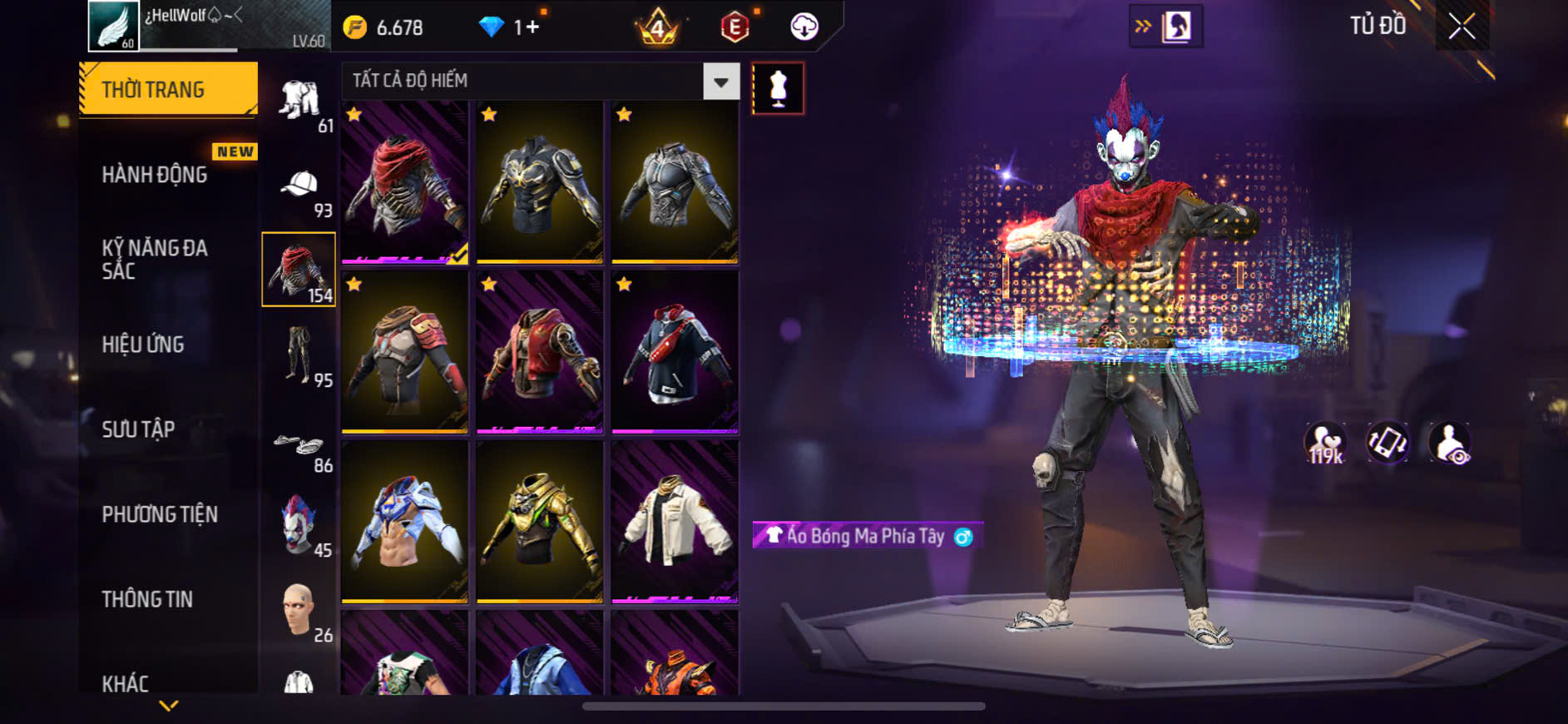Open the Hành Động tab
The width and height of the screenshot is (1568, 724).
(155, 175)
